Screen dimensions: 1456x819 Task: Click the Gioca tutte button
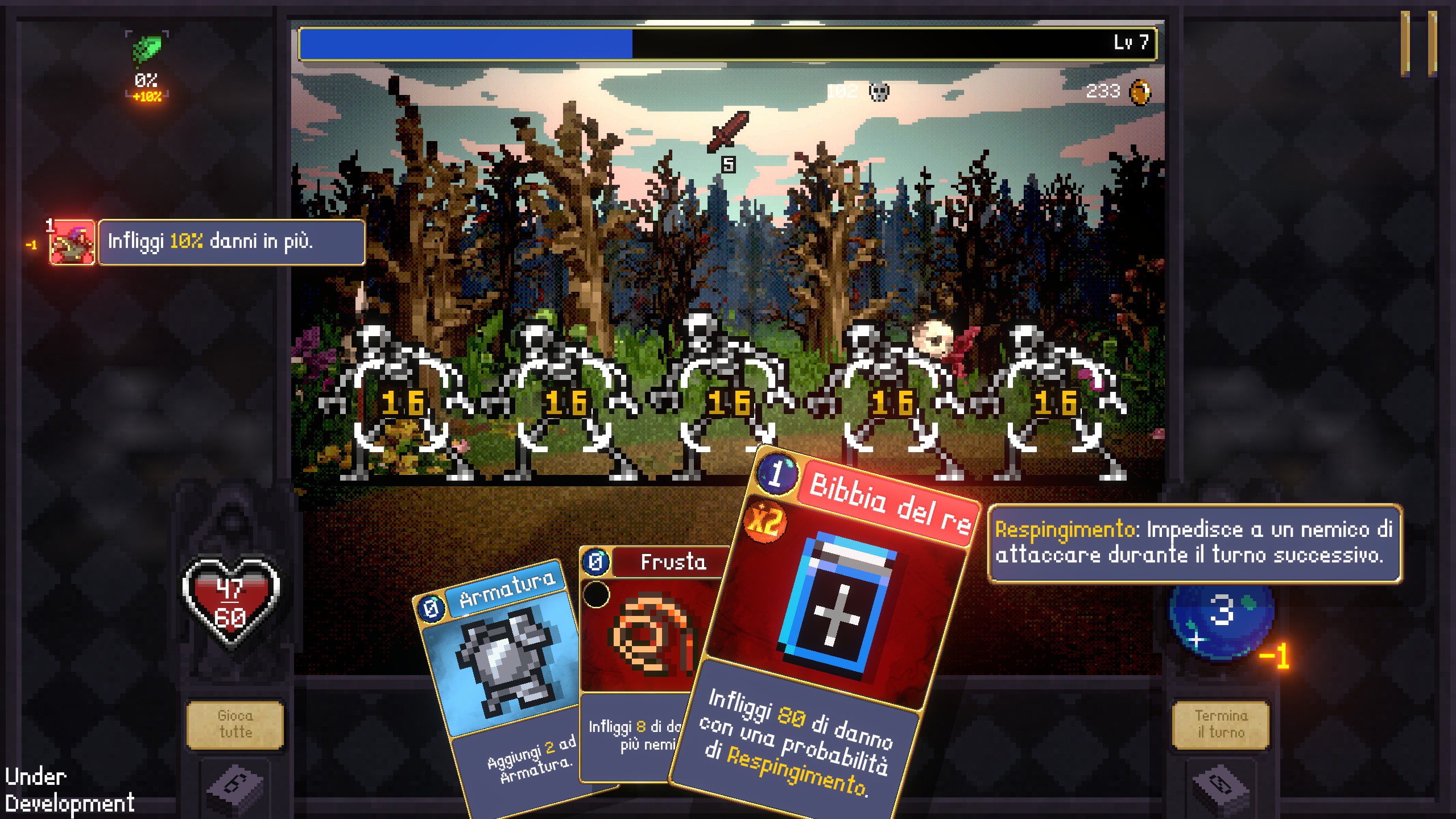[x=235, y=724]
